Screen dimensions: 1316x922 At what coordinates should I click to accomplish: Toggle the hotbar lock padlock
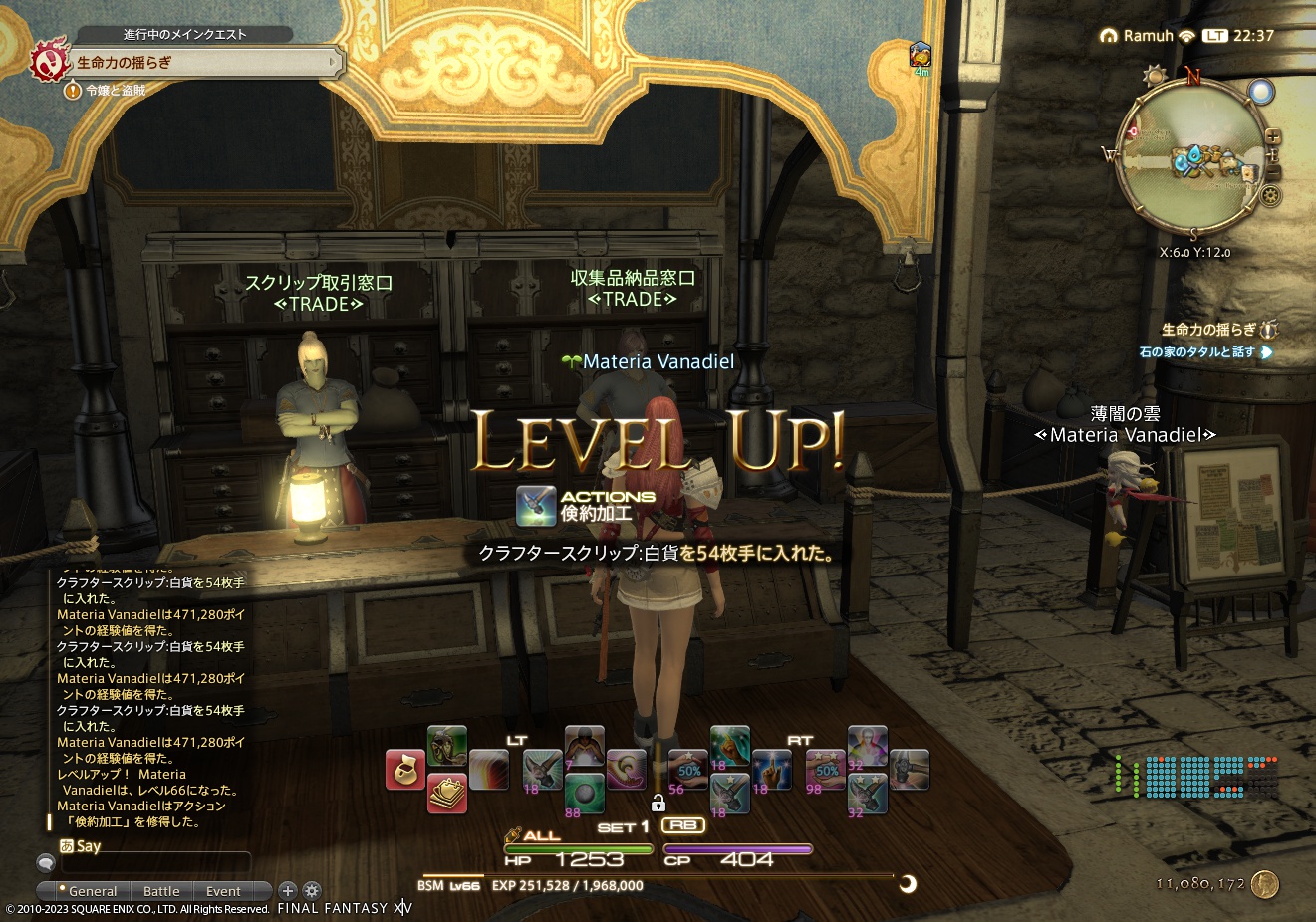659,802
